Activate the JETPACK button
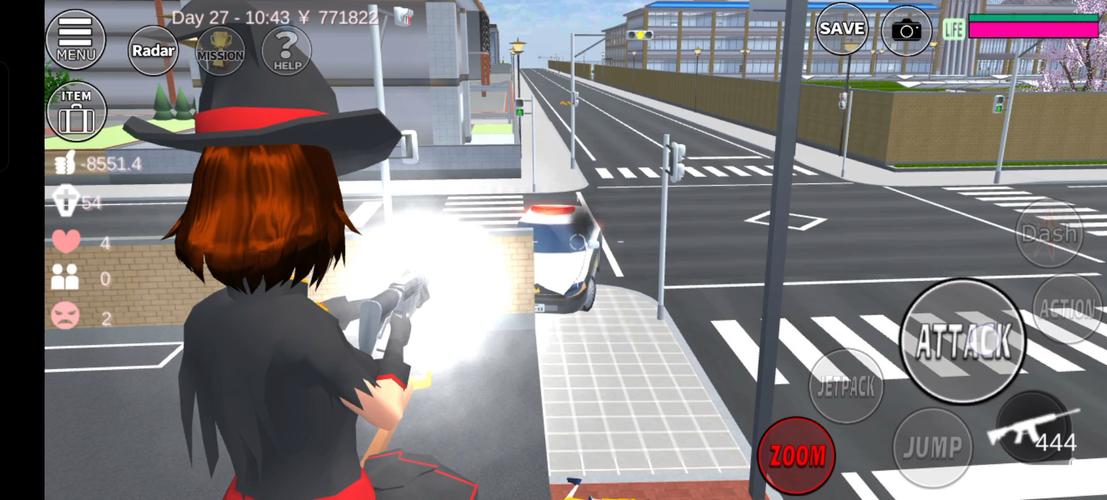1107x500 pixels. [845, 385]
